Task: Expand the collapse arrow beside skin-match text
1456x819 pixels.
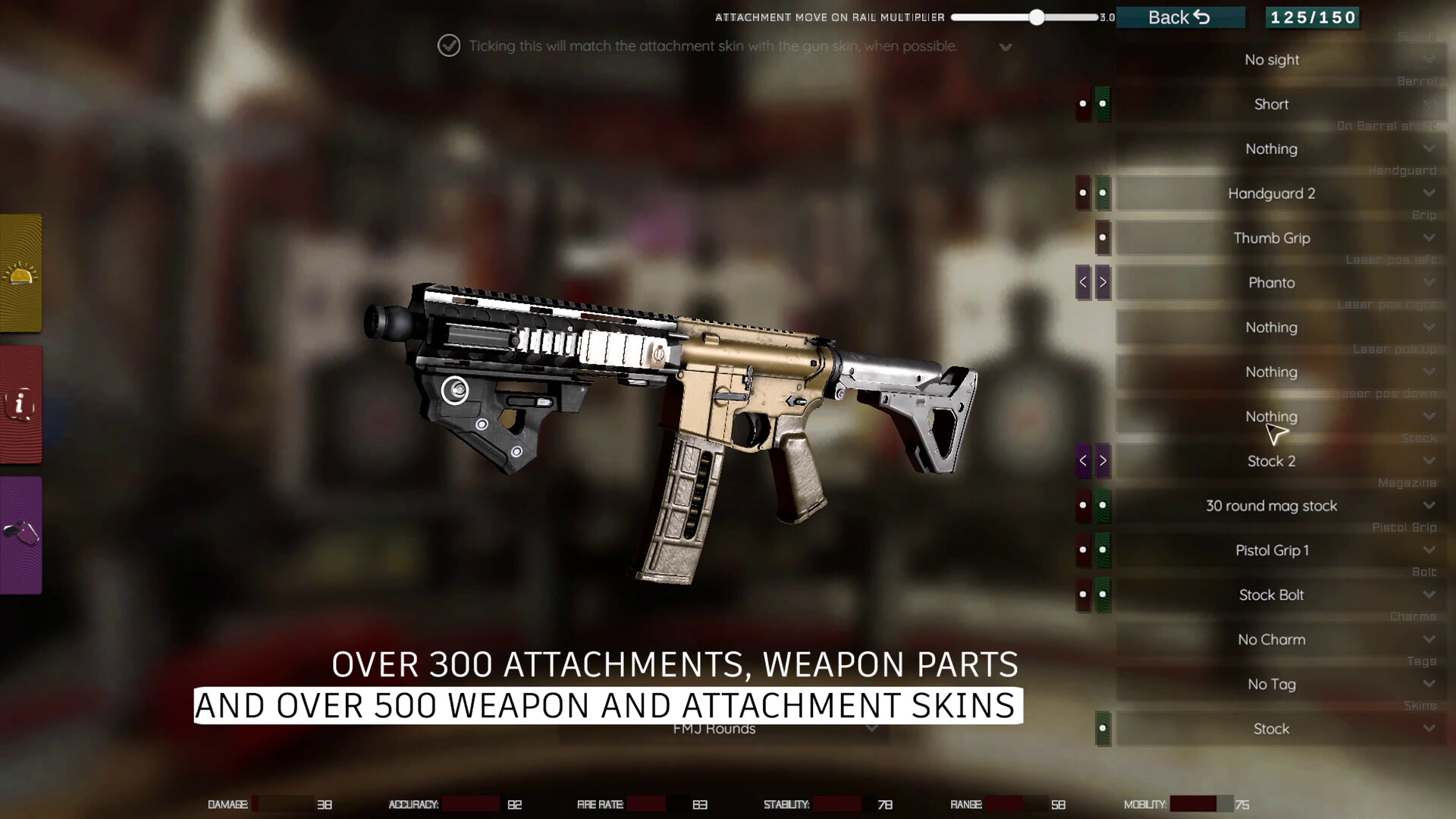Action: click(x=1006, y=47)
